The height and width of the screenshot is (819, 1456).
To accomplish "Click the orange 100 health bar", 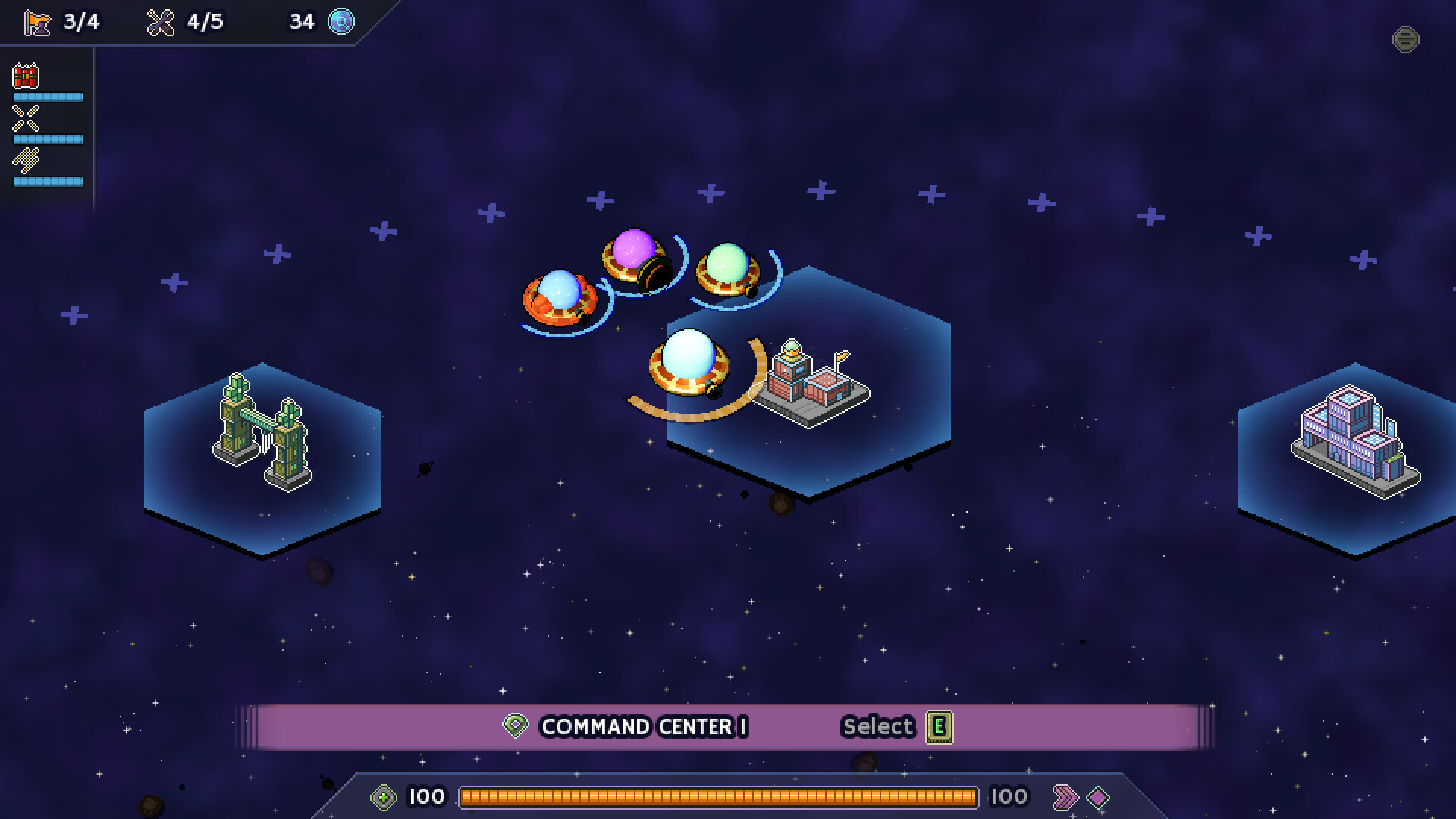I will pyautogui.click(x=720, y=796).
